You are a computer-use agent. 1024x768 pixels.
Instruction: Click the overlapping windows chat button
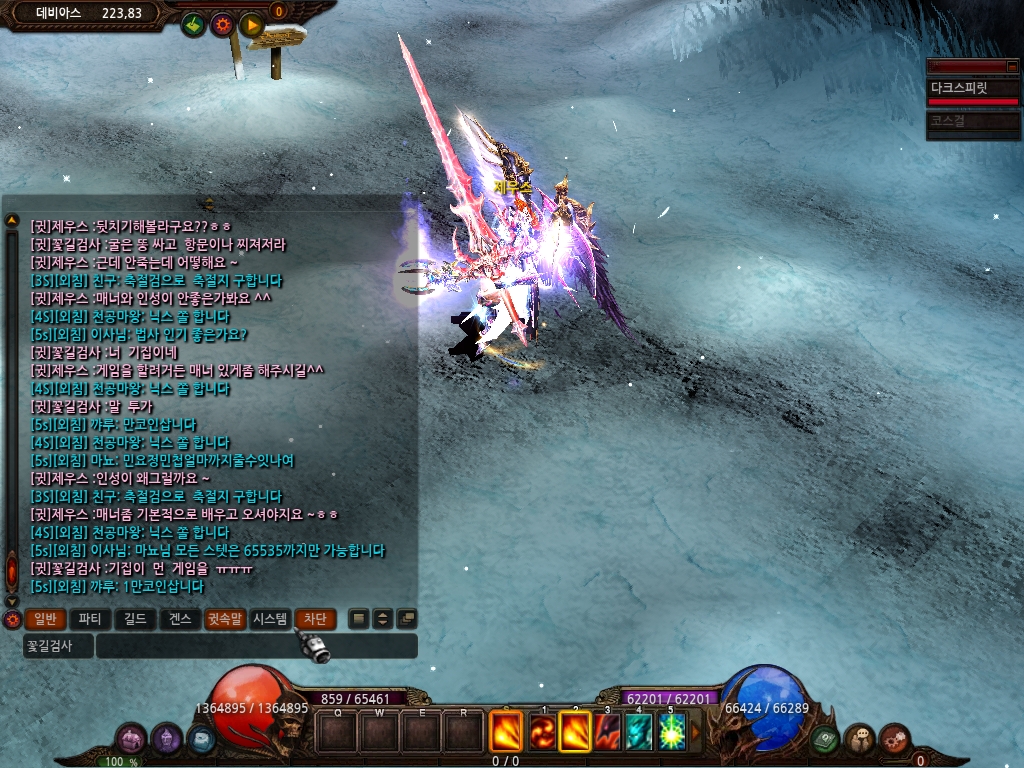pos(406,619)
